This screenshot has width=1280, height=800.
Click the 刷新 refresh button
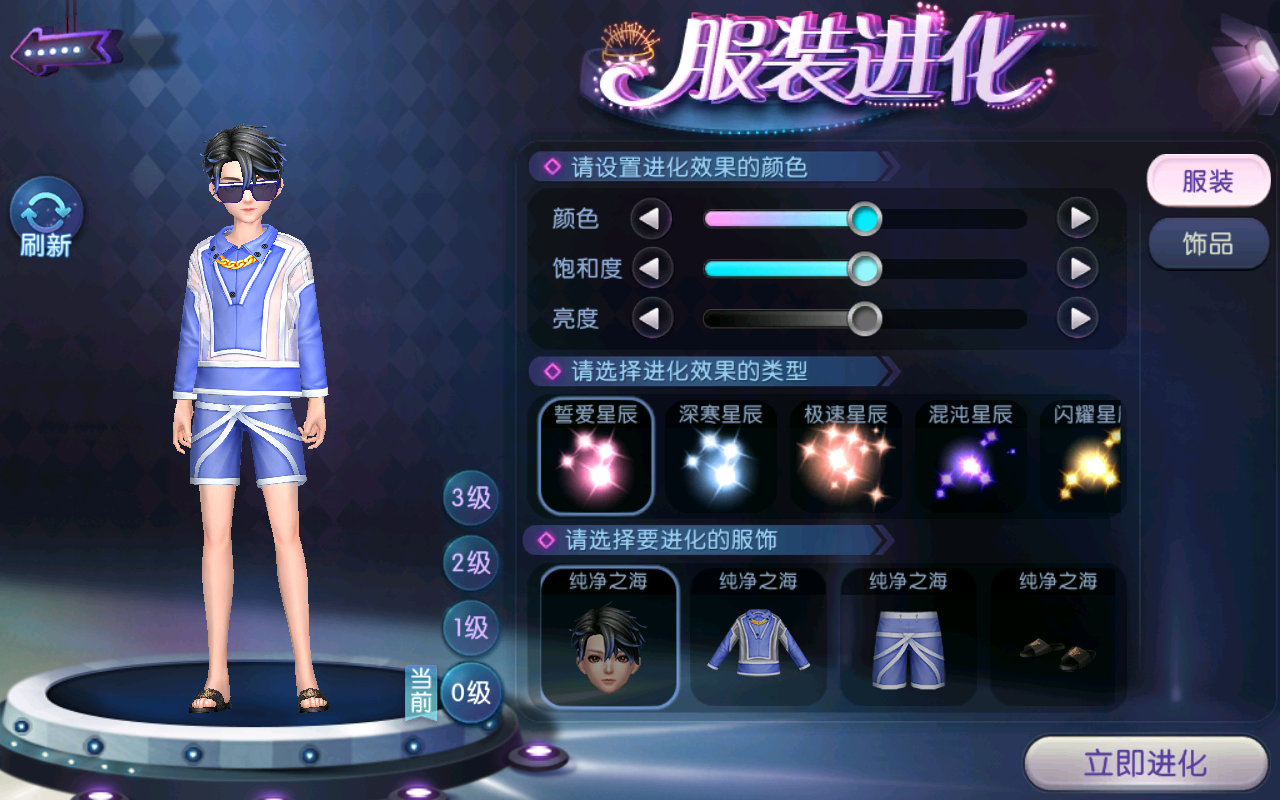[46, 218]
